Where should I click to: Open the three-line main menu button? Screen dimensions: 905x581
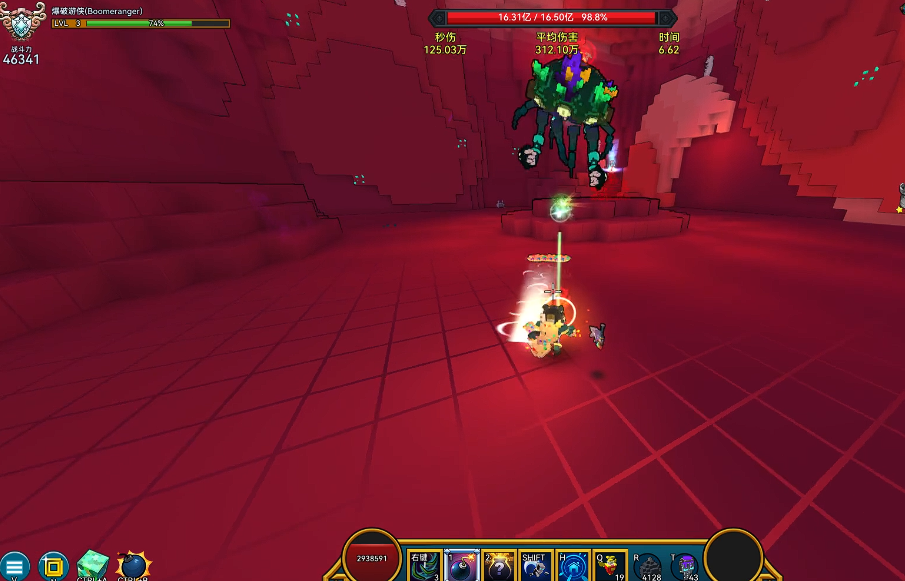click(14, 567)
